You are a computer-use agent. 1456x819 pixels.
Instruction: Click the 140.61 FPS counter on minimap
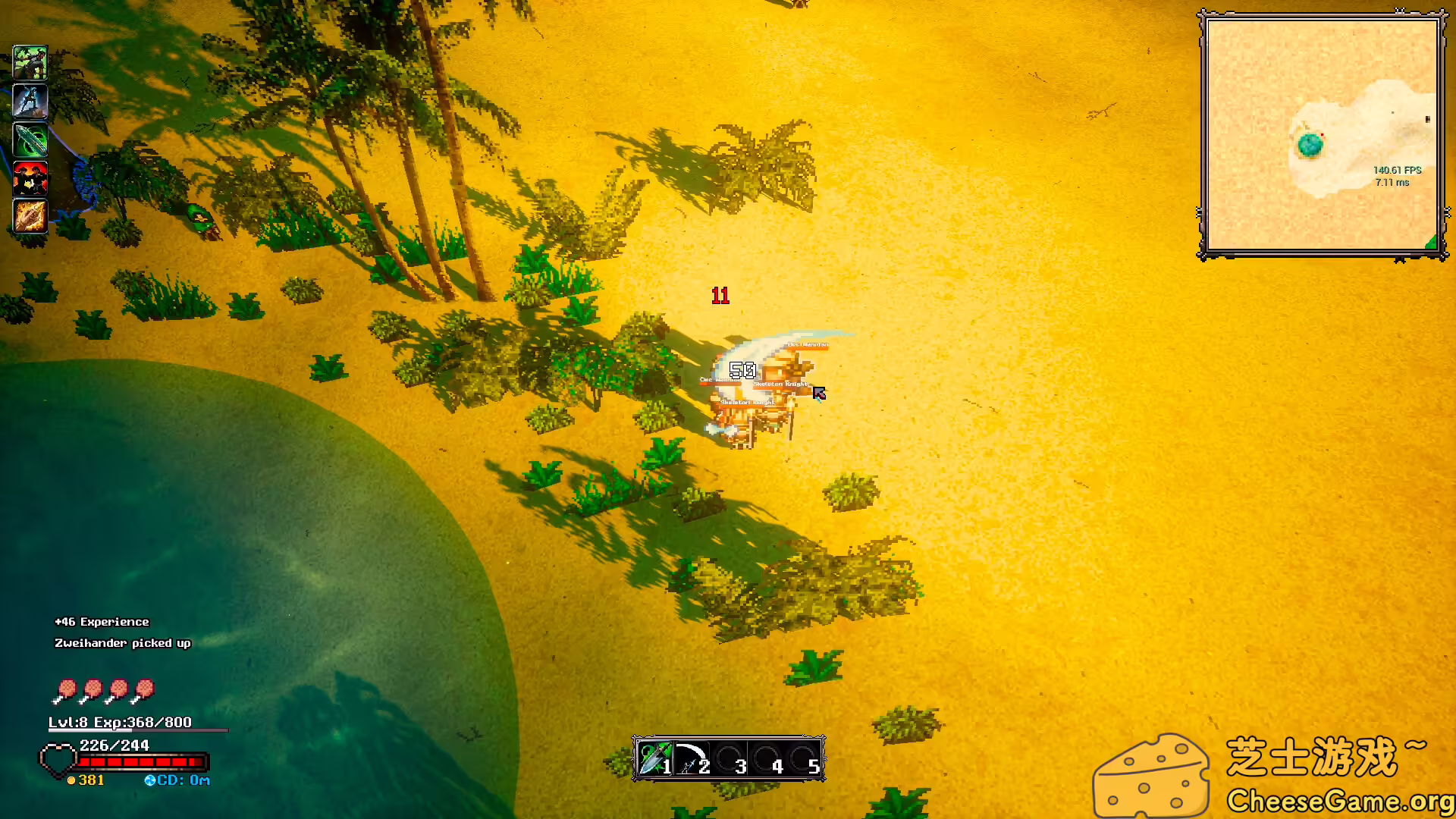(x=1397, y=171)
